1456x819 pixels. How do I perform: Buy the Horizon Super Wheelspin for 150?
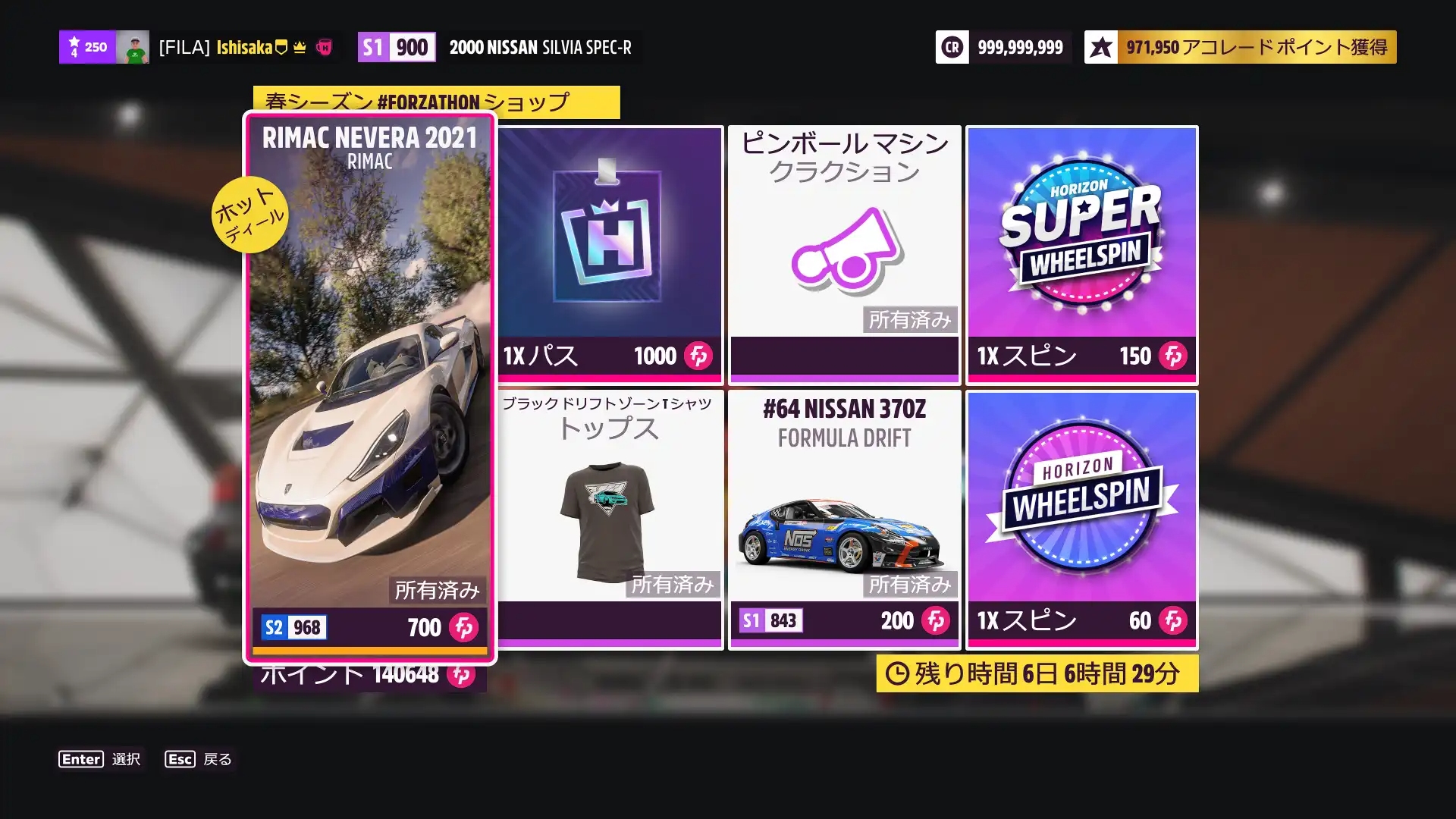pyautogui.click(x=1081, y=255)
